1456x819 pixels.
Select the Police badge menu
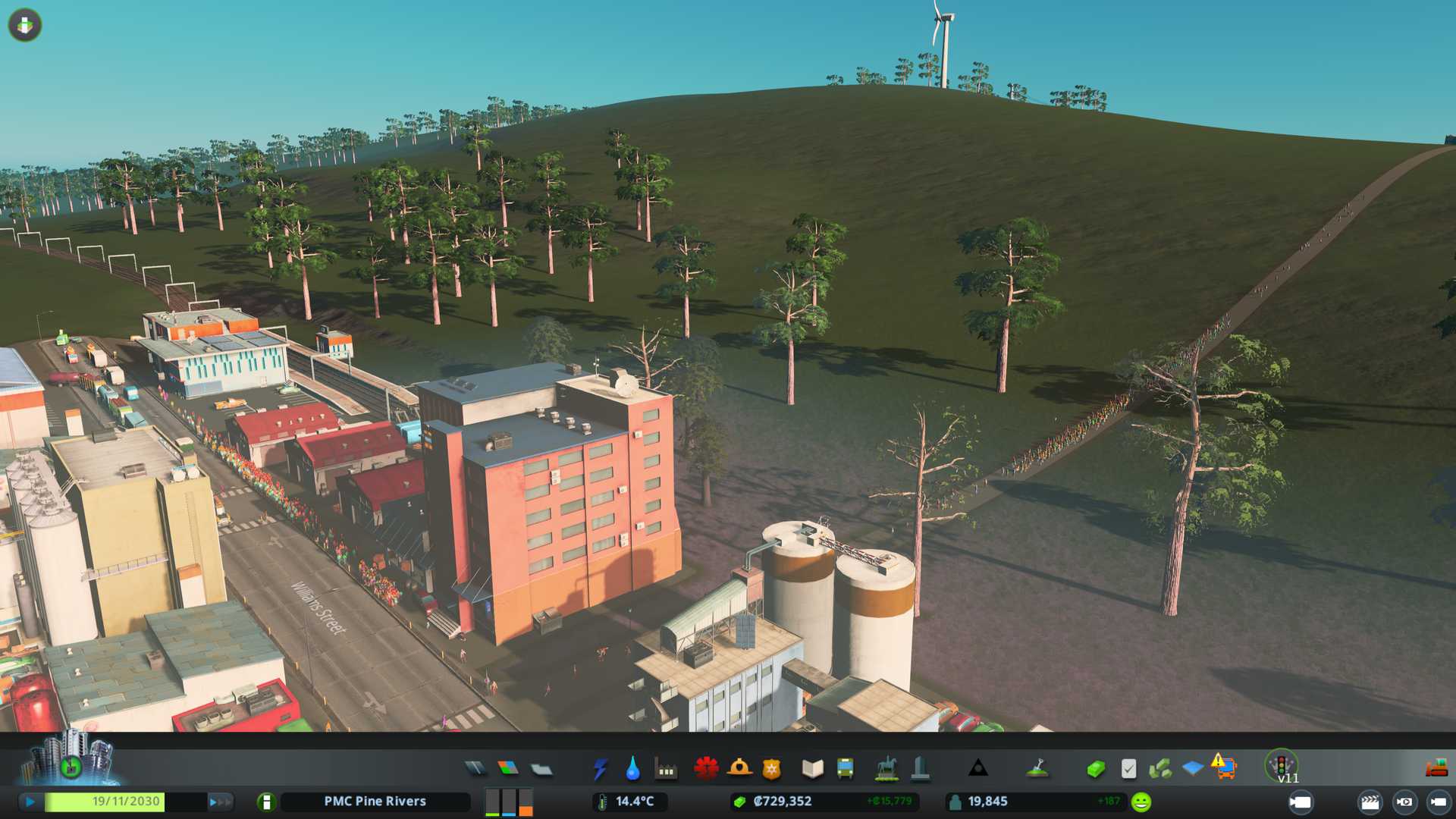tap(771, 769)
